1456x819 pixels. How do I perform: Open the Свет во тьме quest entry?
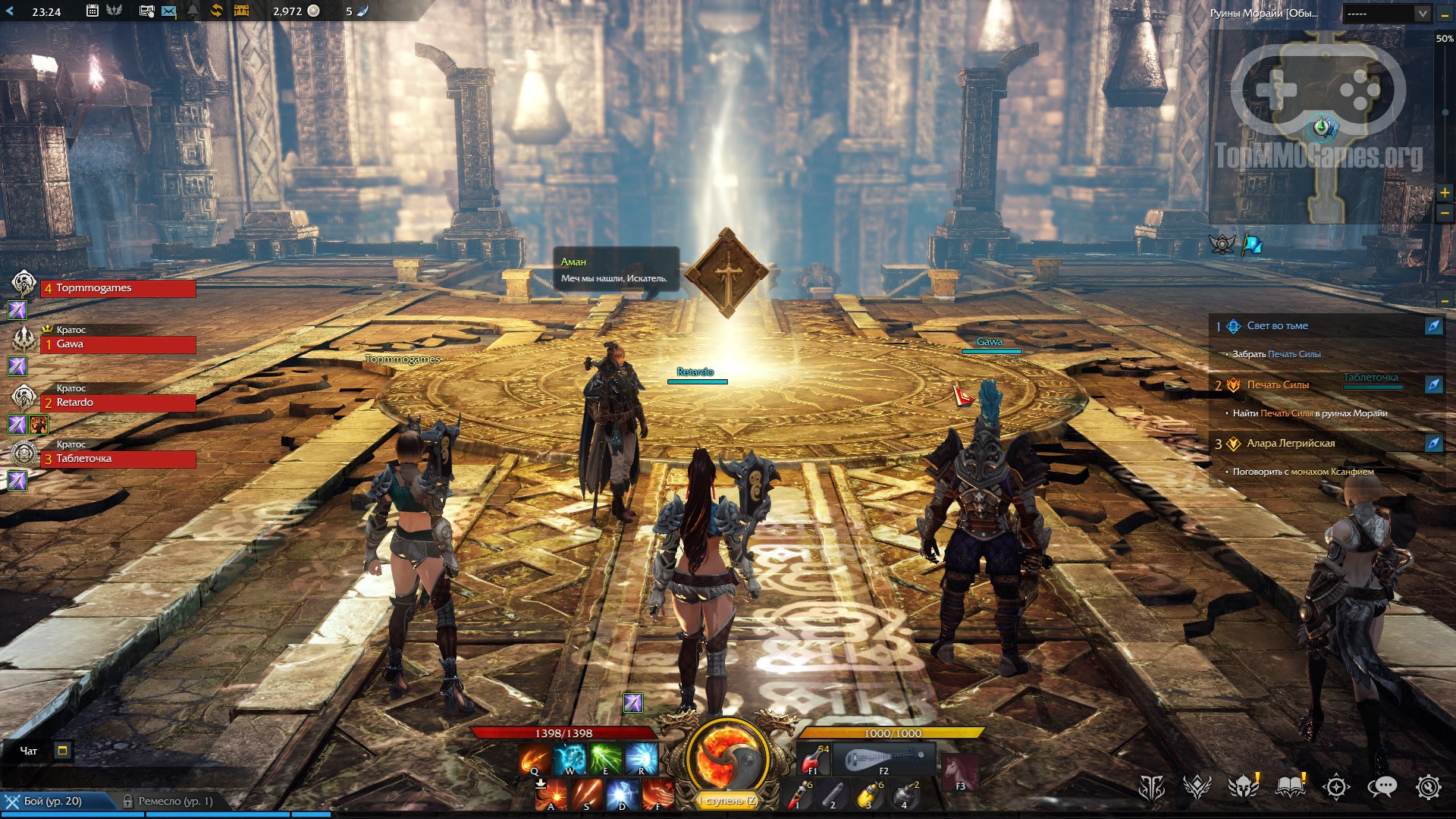point(1278,326)
